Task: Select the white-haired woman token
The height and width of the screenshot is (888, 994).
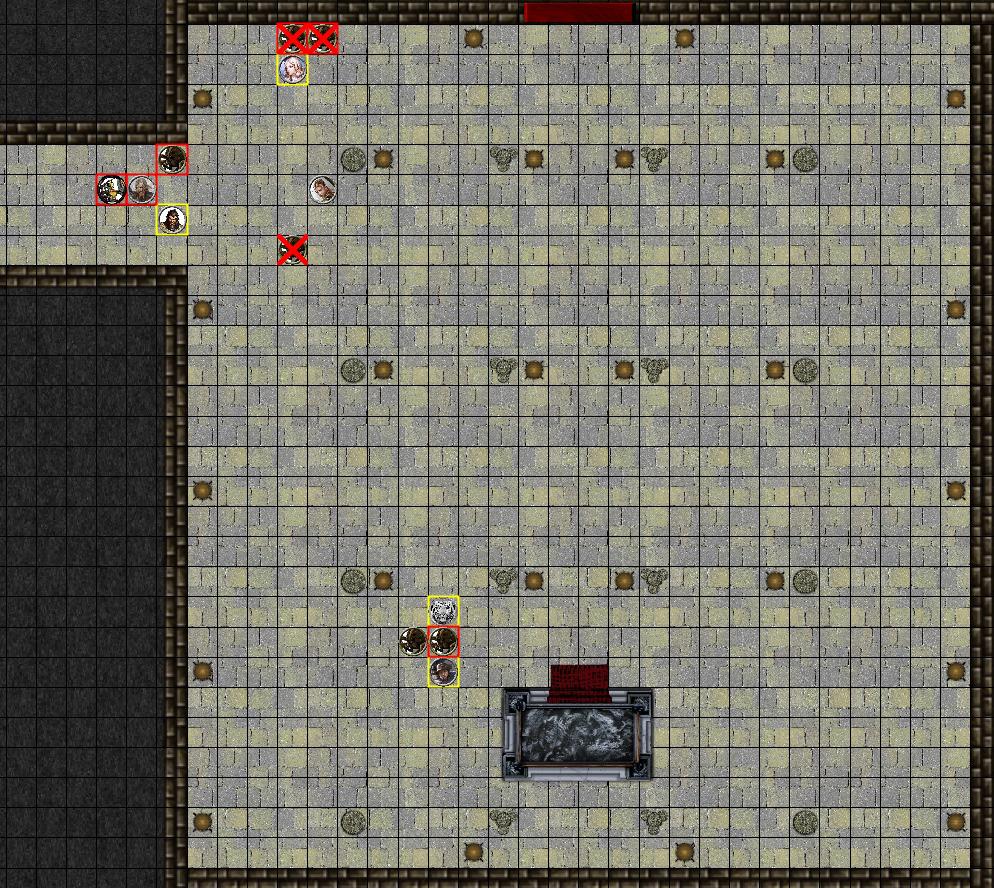Action: tap(292, 70)
